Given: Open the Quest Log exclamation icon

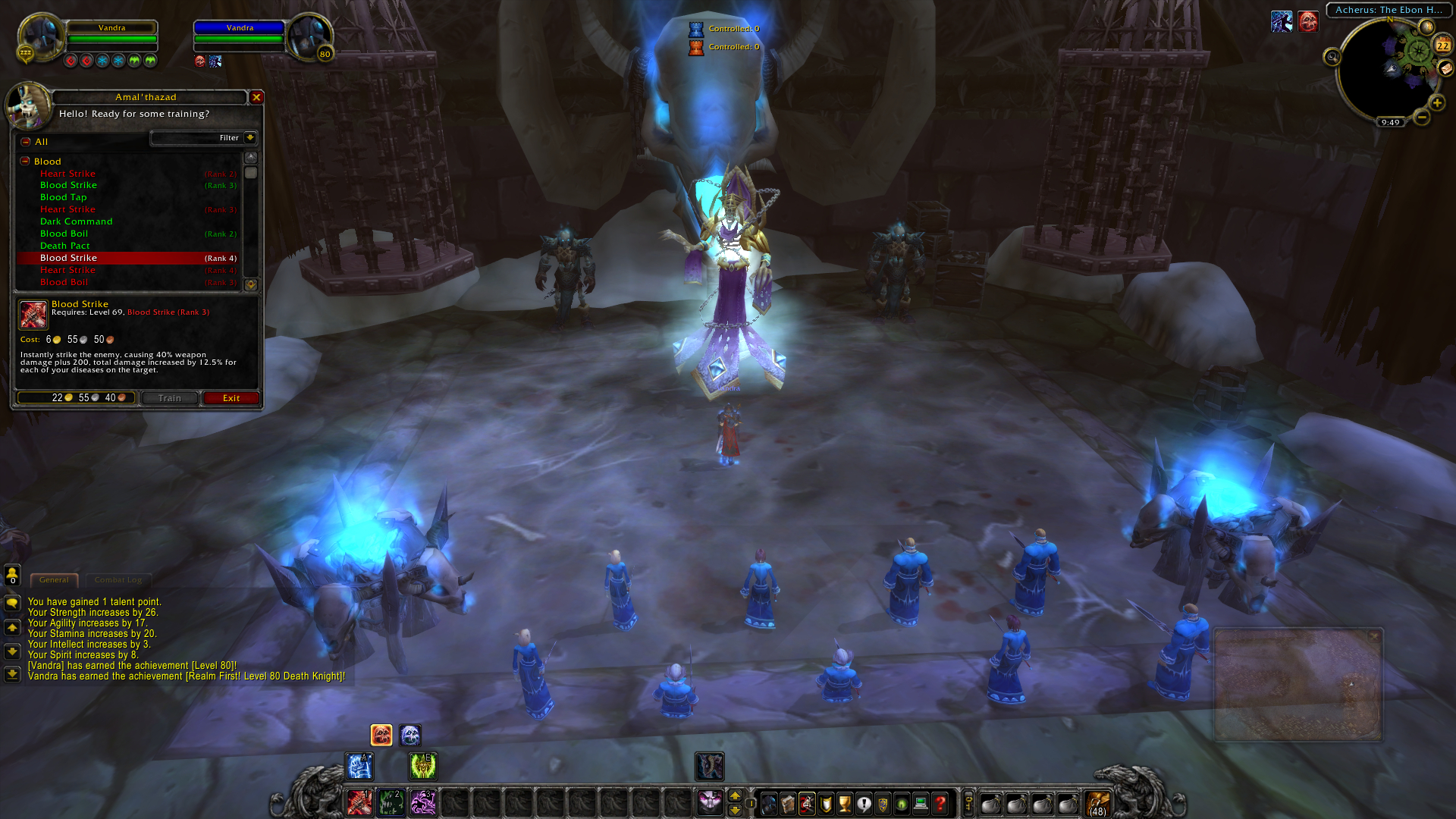Looking at the screenshot, I should pyautogui.click(x=864, y=804).
